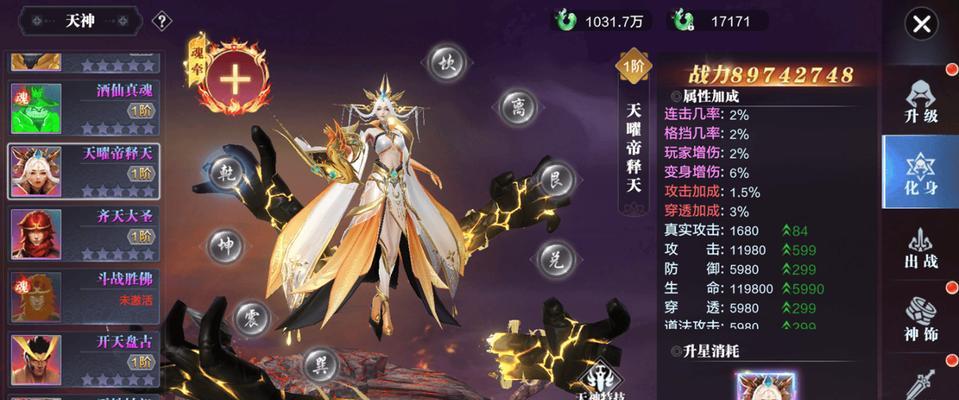The image size is (959, 400).
Task: Select the 坎 trigram orb
Action: [x=448, y=63]
